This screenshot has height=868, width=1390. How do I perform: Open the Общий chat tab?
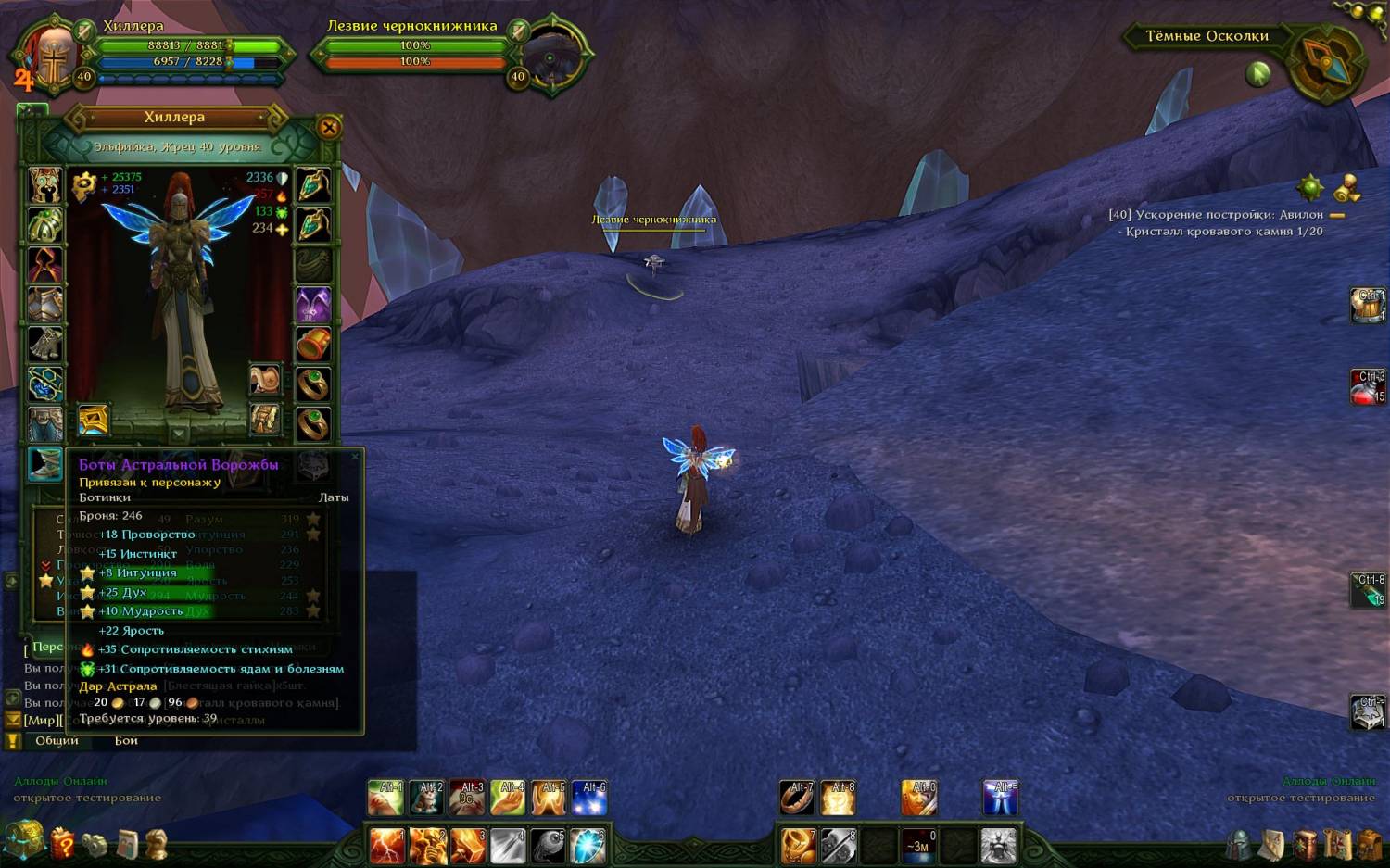click(x=57, y=740)
